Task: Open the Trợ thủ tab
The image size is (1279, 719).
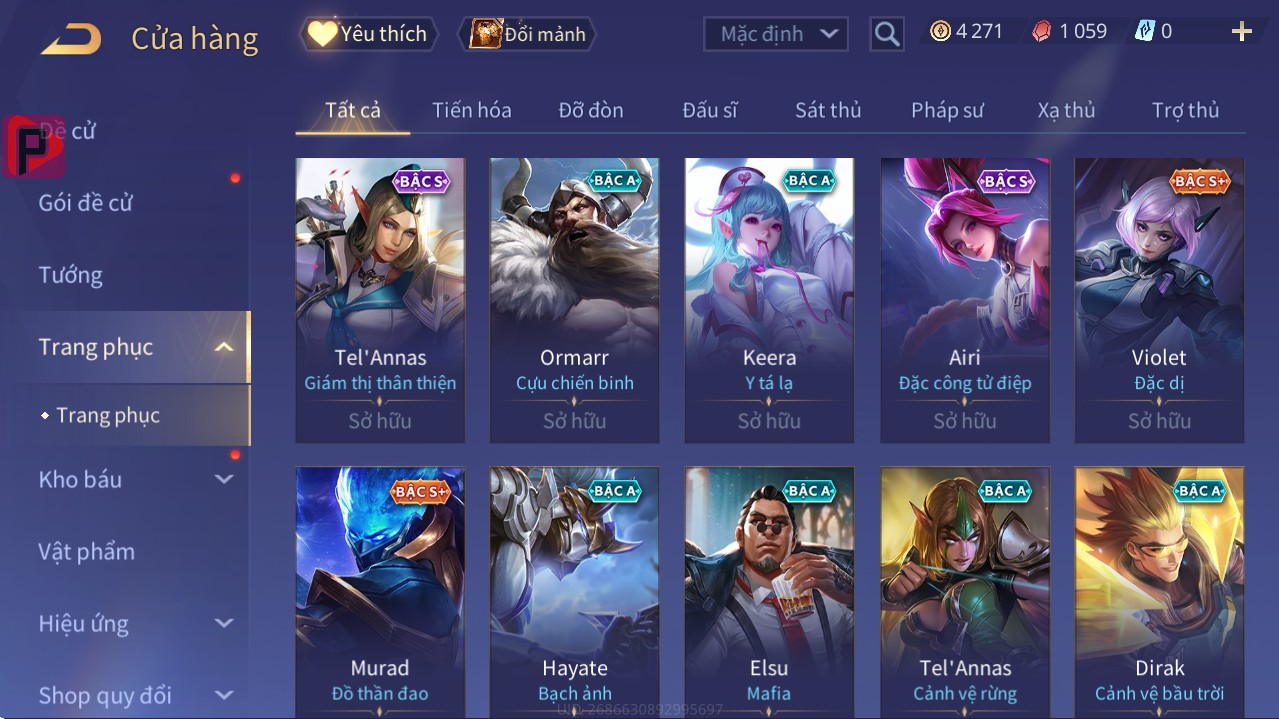Action: 1185,110
